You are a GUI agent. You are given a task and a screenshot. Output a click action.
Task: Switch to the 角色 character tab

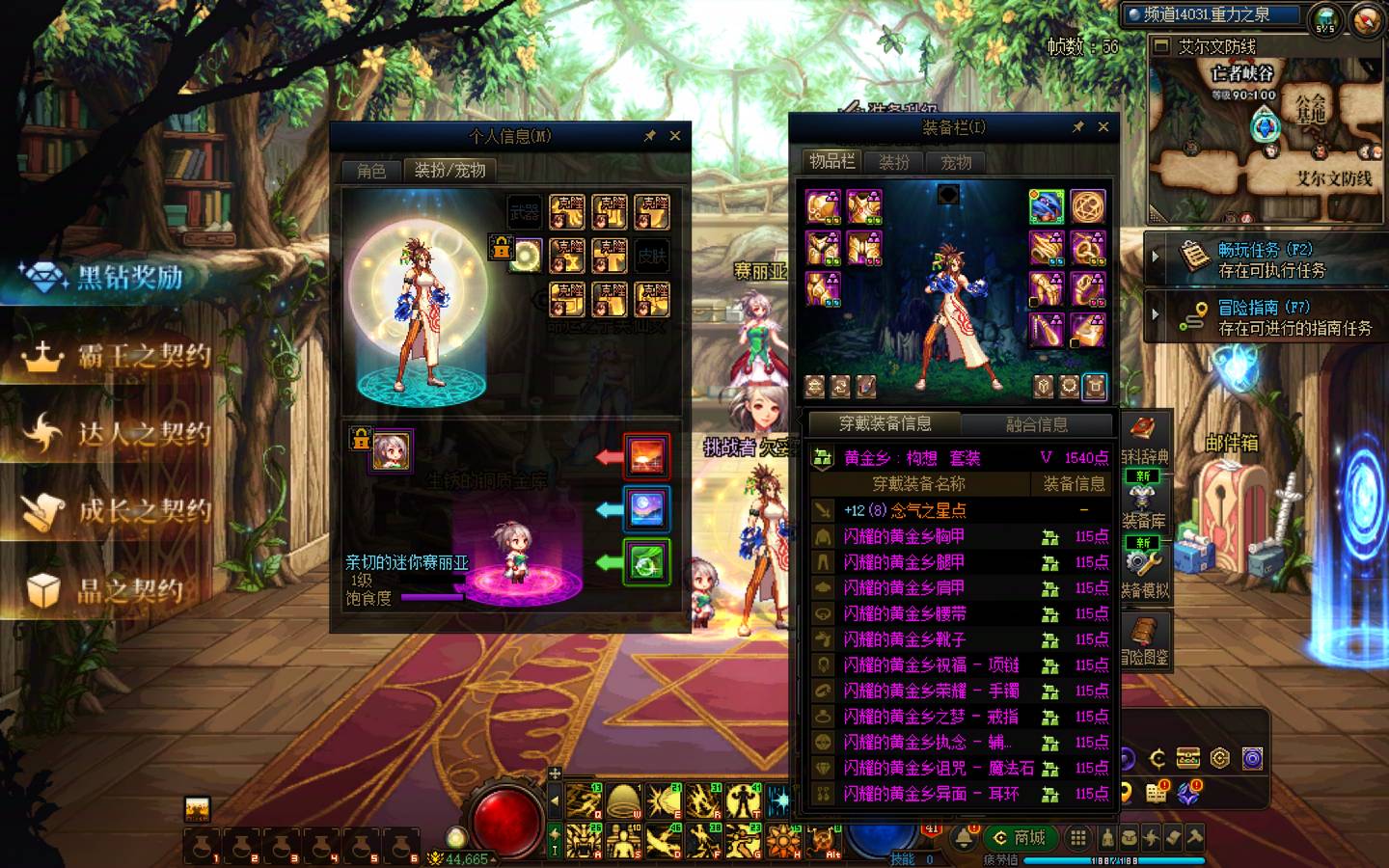point(371,171)
